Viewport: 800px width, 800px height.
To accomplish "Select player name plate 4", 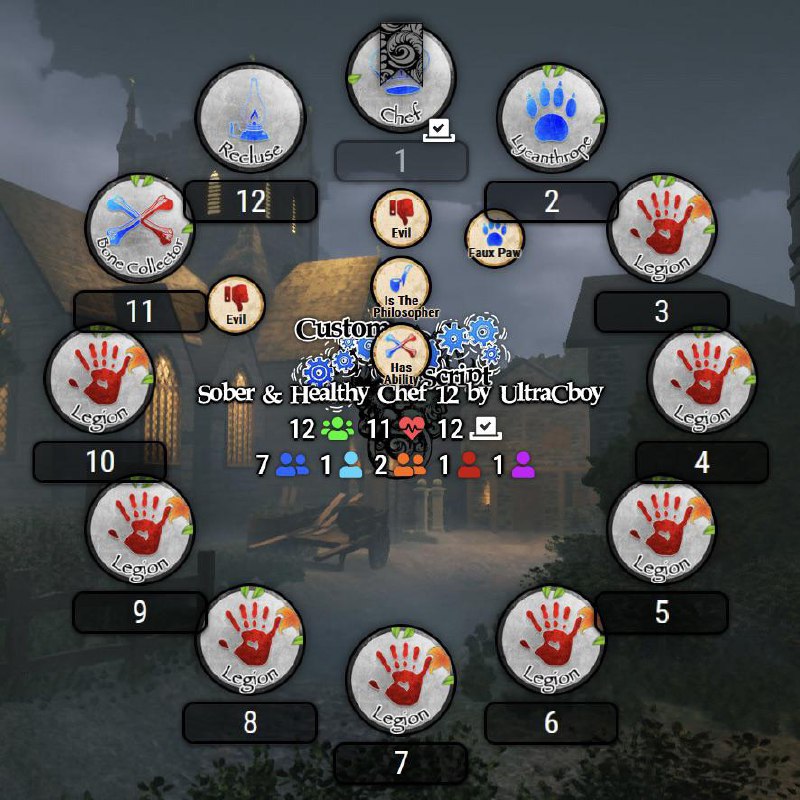I will click(x=701, y=462).
